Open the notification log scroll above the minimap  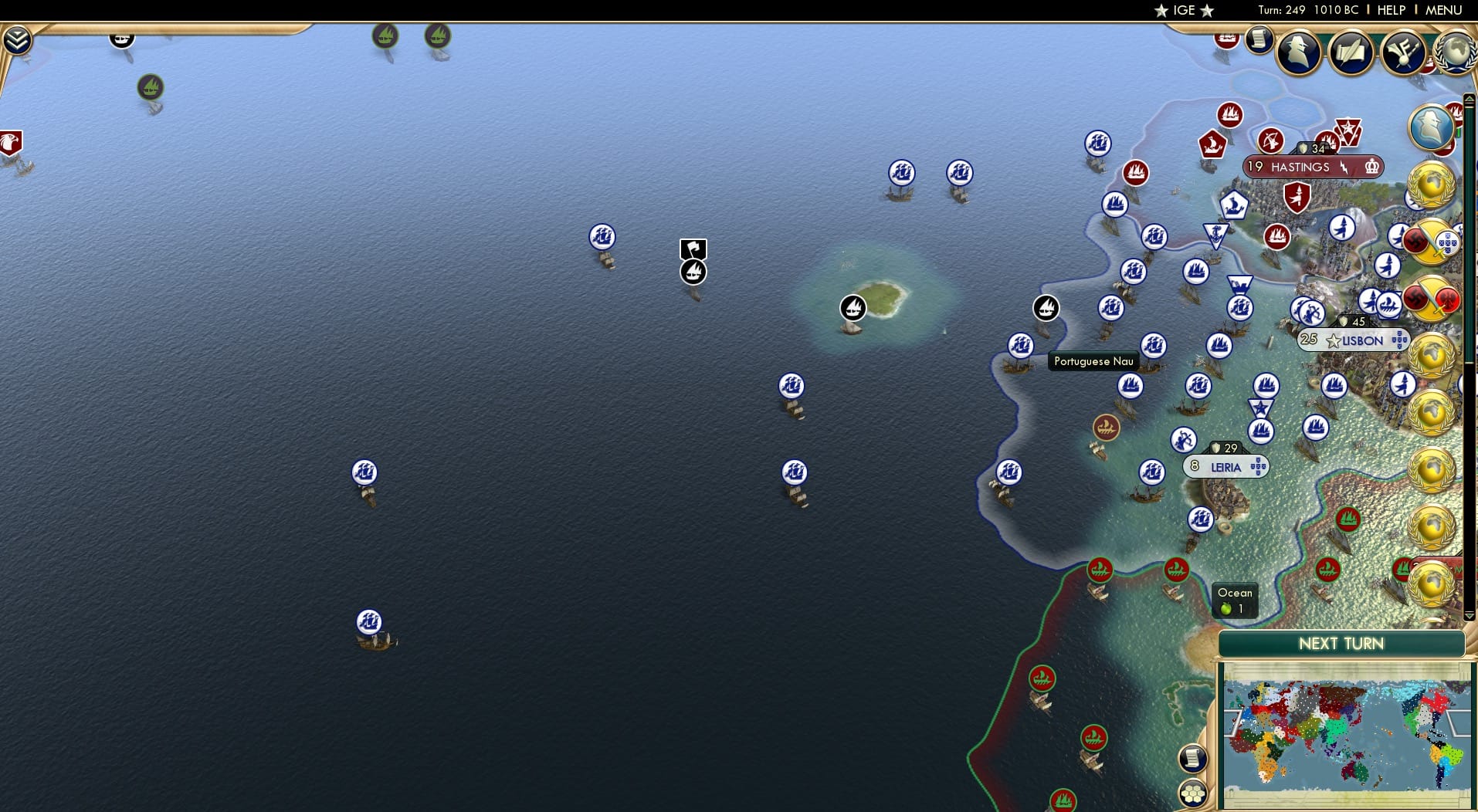point(1193,758)
